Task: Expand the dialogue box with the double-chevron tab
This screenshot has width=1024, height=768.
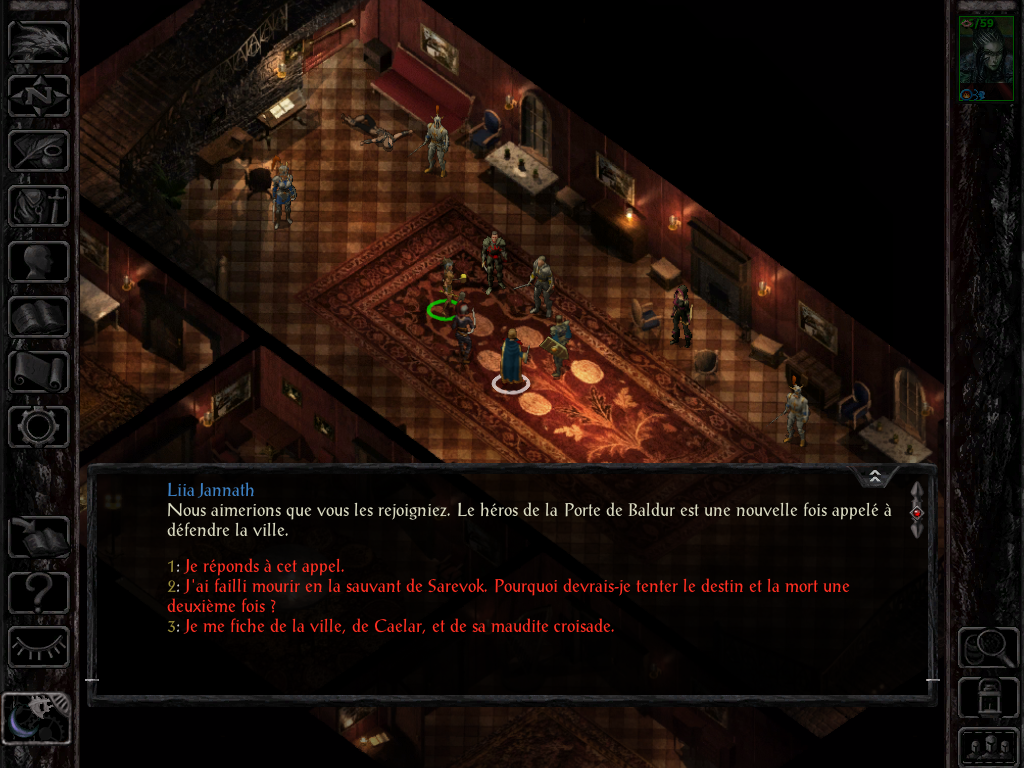Action: coord(875,476)
